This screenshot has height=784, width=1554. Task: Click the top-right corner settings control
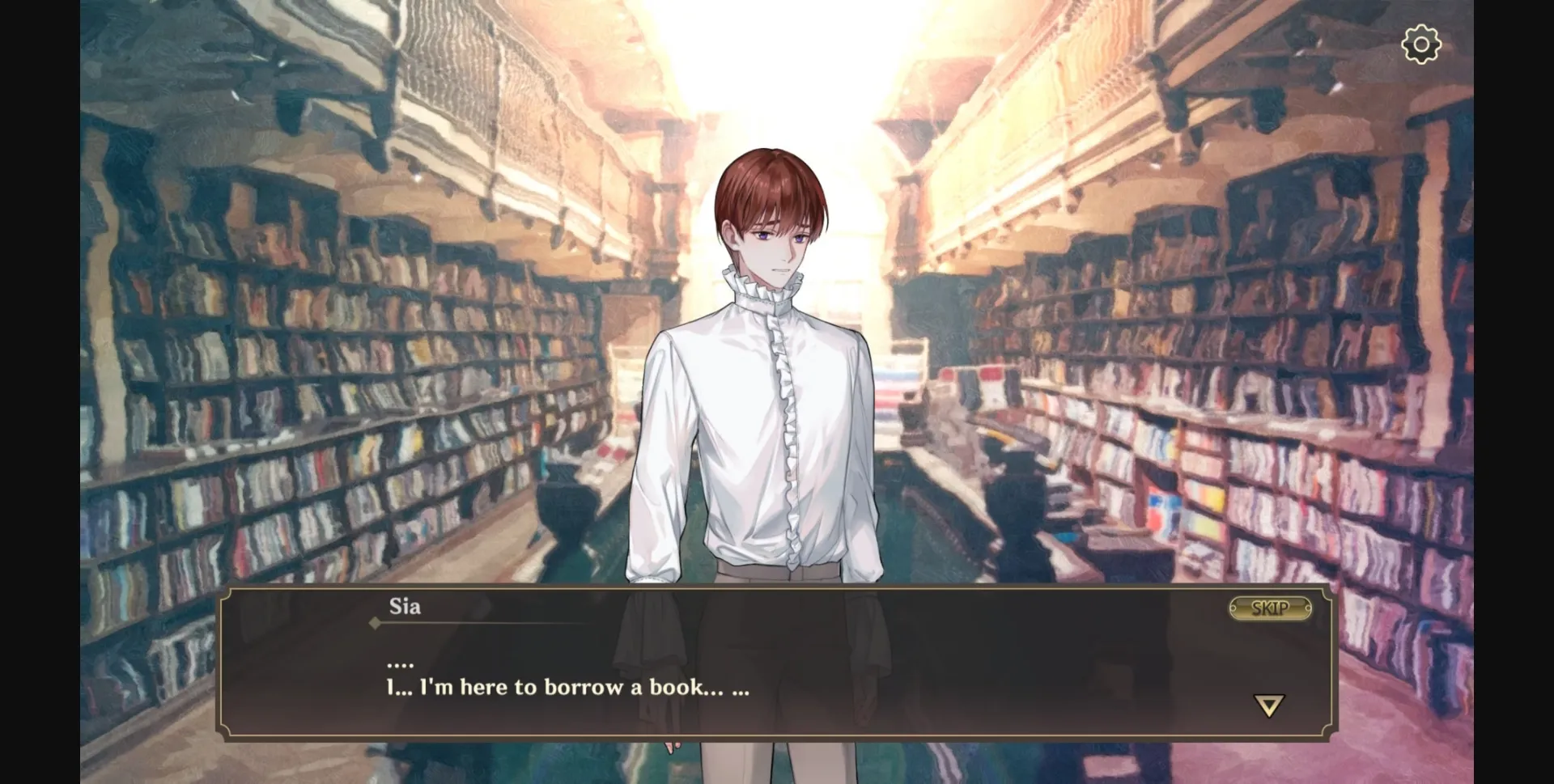[1421, 44]
